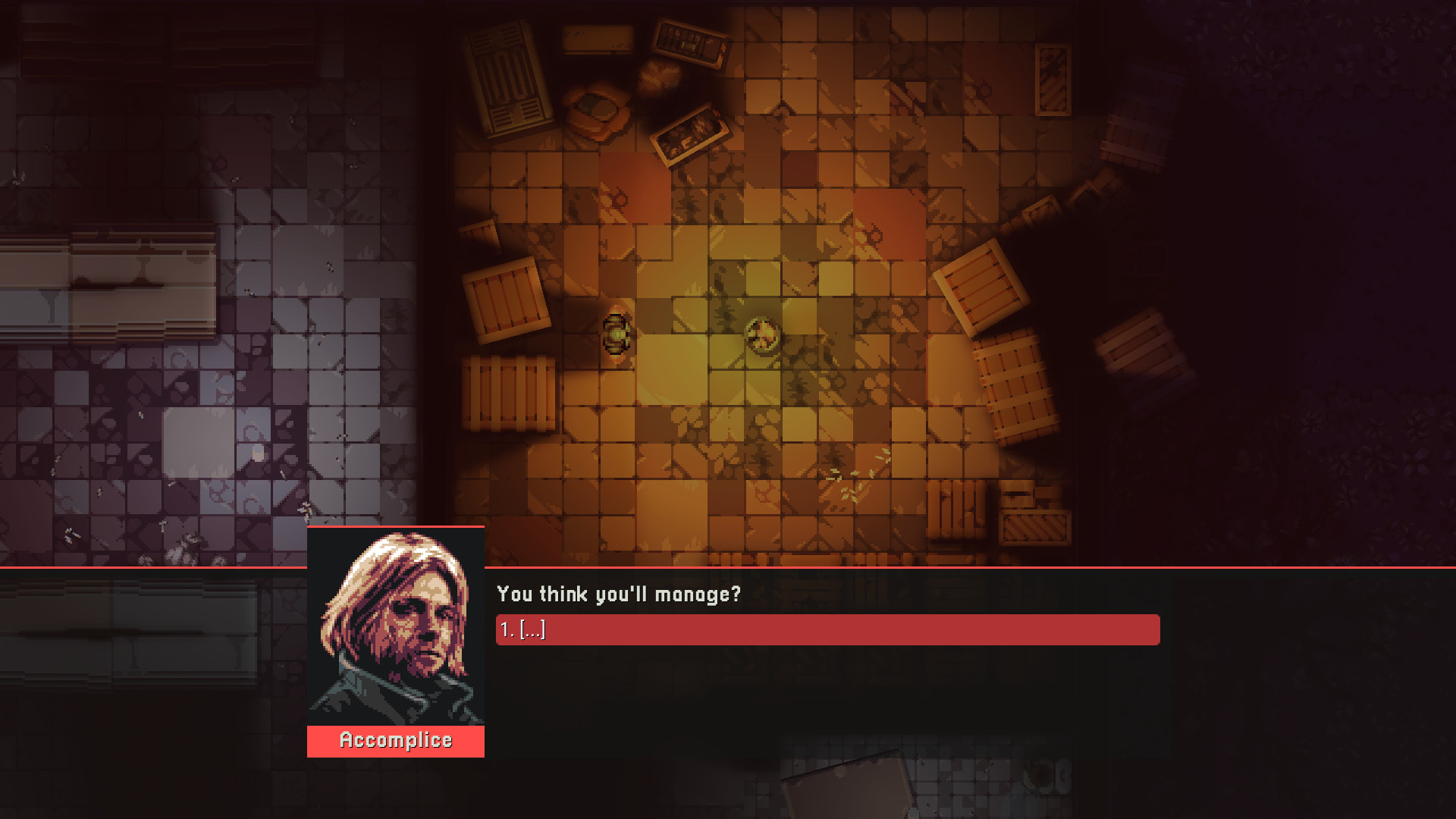Click the dialogue line 'You think you'll manage?'
Screen dimensions: 1456x819
click(618, 595)
